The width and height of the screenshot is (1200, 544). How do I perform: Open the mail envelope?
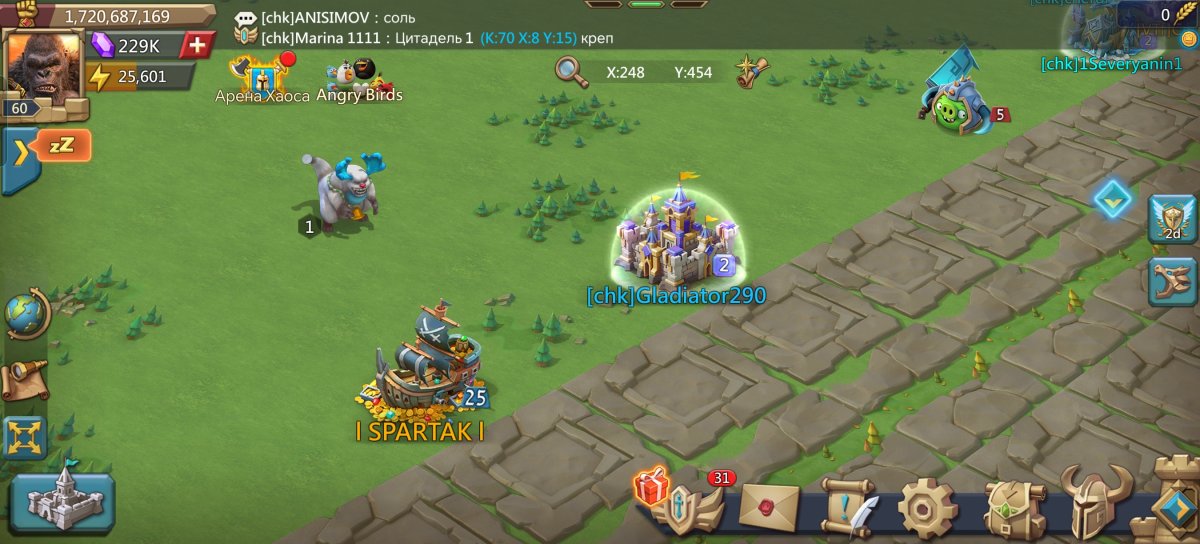tap(768, 508)
